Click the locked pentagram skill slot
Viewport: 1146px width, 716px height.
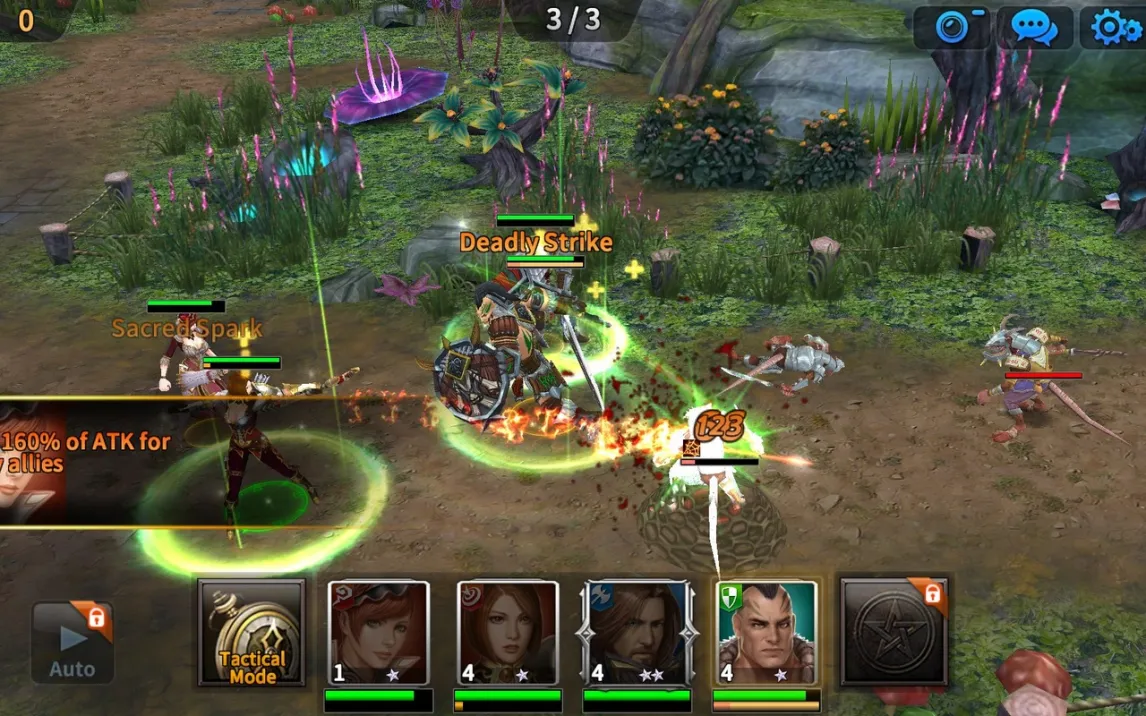(893, 630)
